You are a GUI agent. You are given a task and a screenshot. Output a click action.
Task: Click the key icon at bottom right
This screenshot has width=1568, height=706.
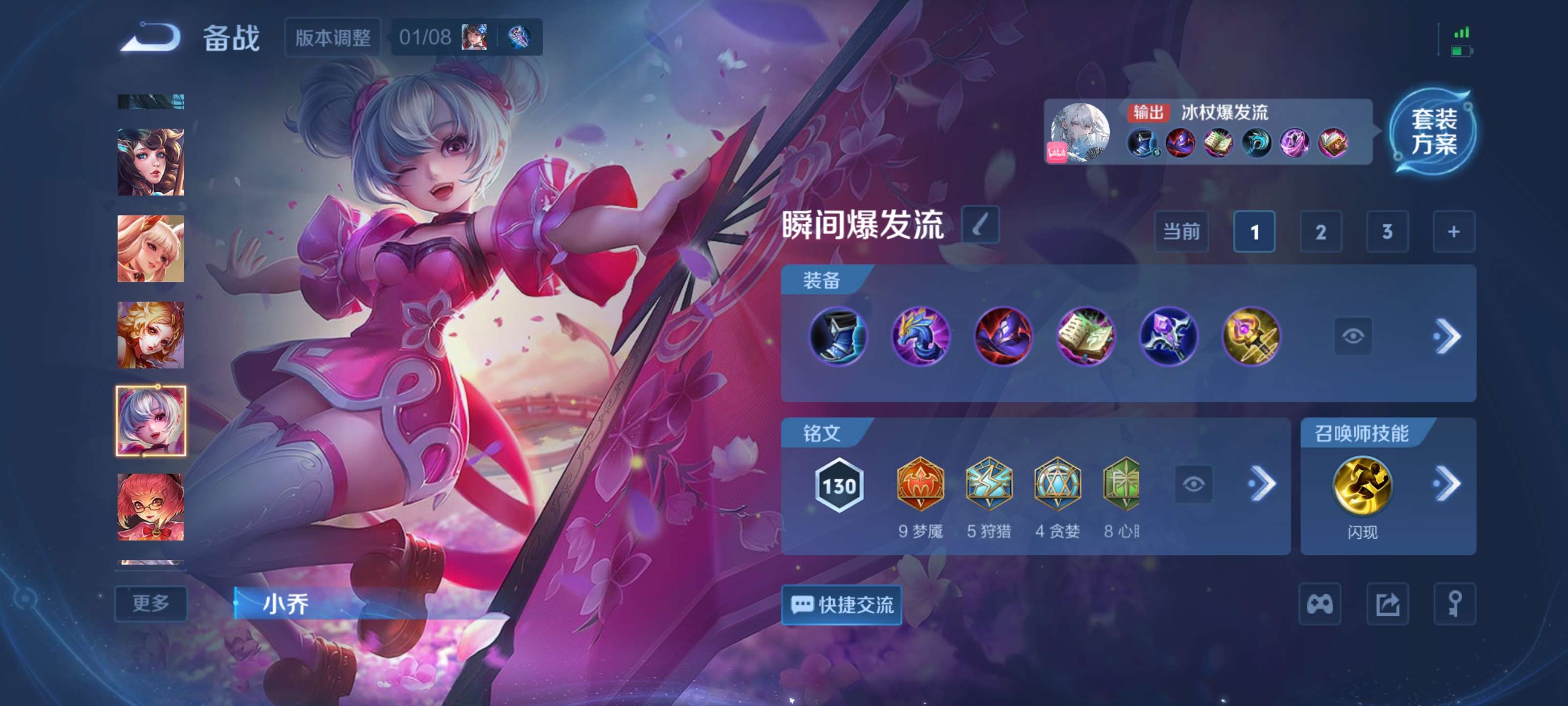coord(1456,603)
